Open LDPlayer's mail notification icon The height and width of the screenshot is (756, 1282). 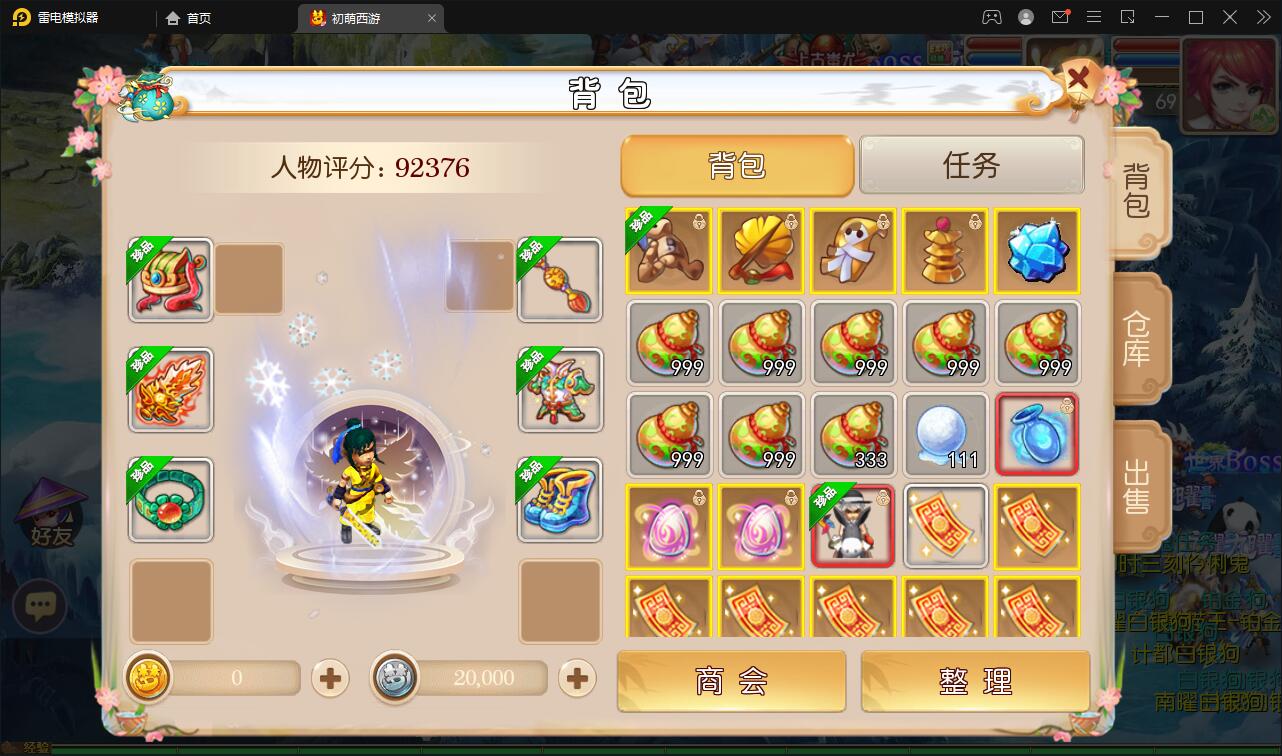pos(1060,17)
